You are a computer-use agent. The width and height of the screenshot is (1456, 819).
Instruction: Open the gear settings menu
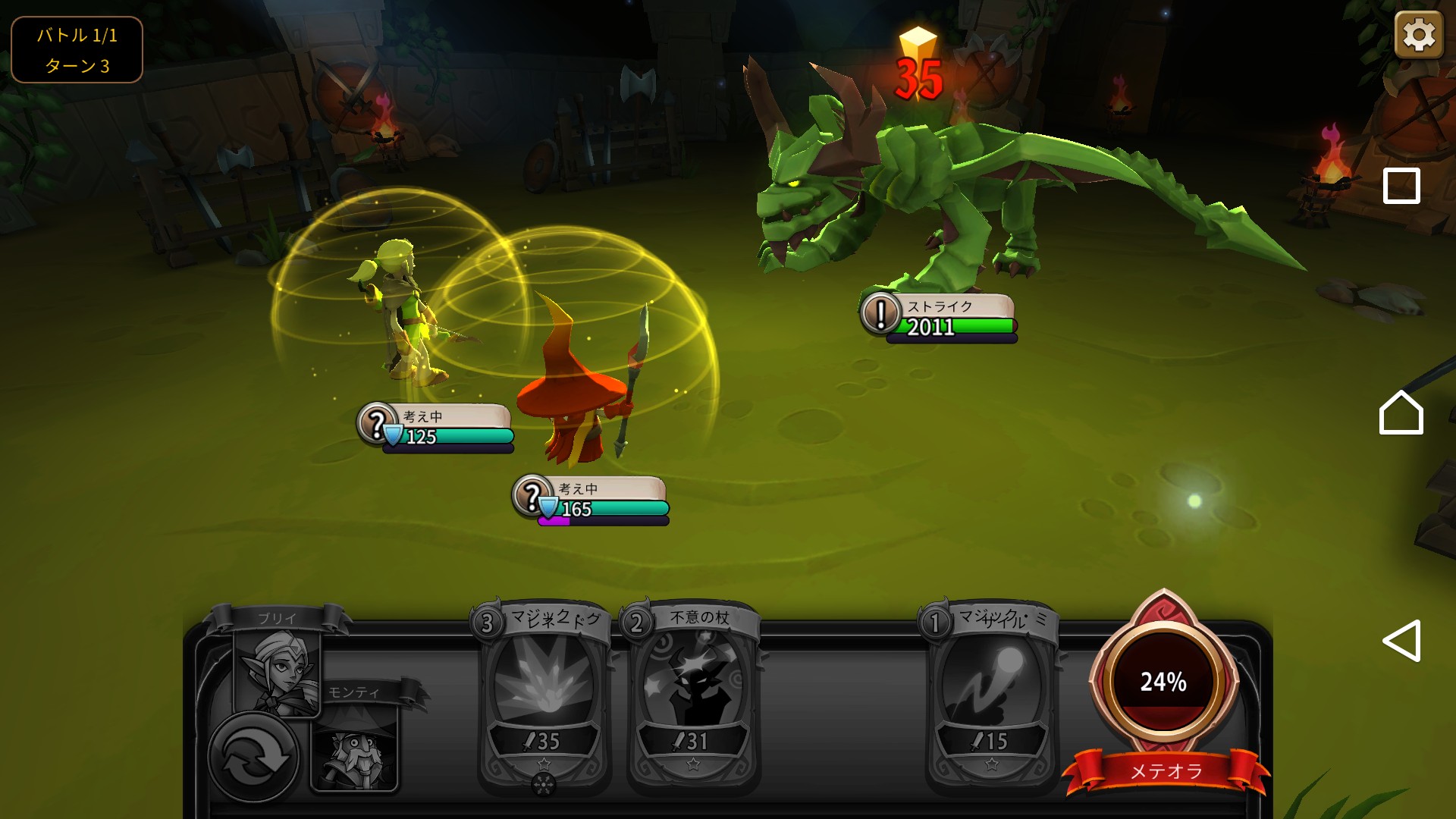point(1418,35)
